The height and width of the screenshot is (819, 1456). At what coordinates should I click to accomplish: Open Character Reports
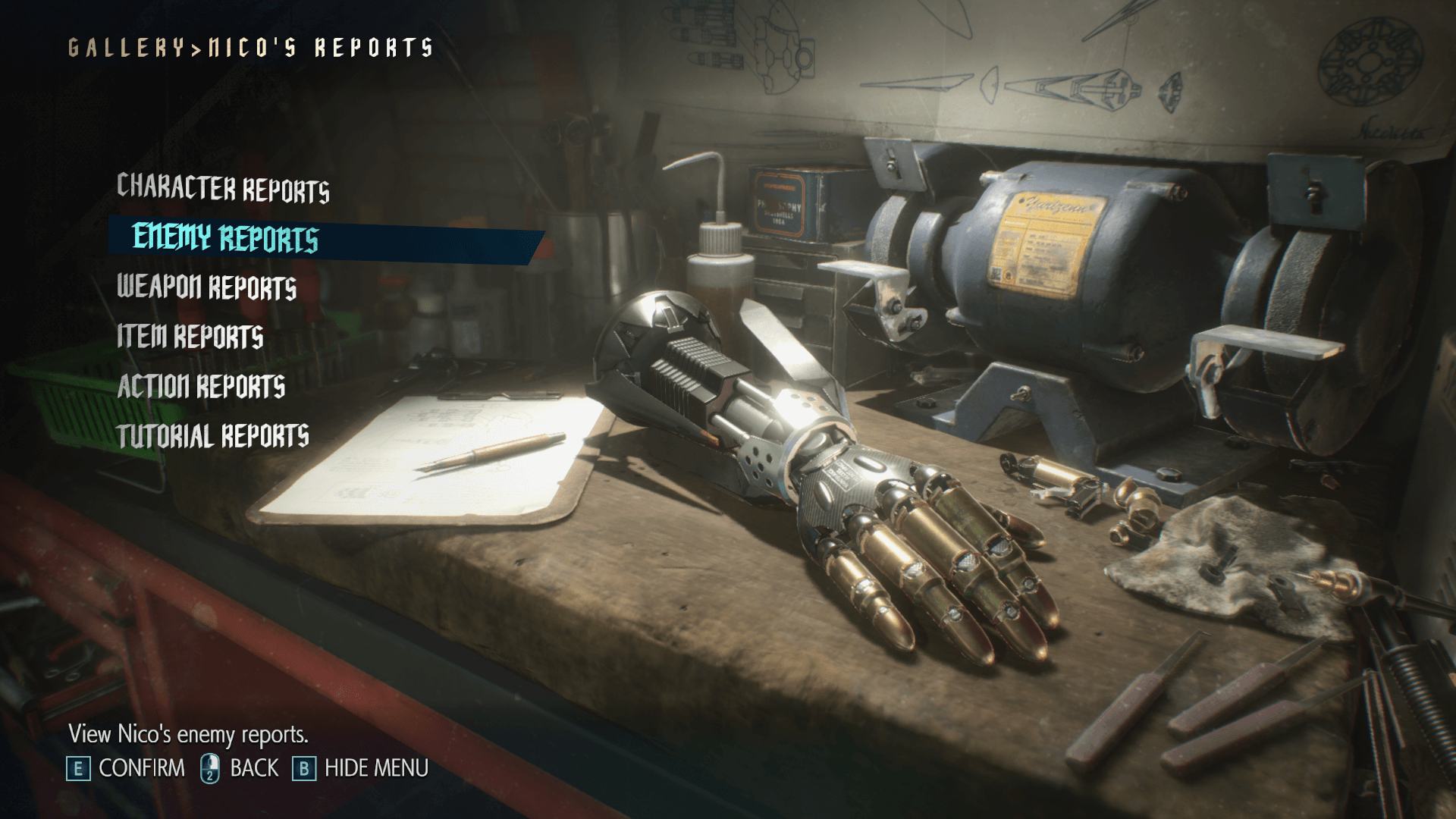[x=223, y=188]
